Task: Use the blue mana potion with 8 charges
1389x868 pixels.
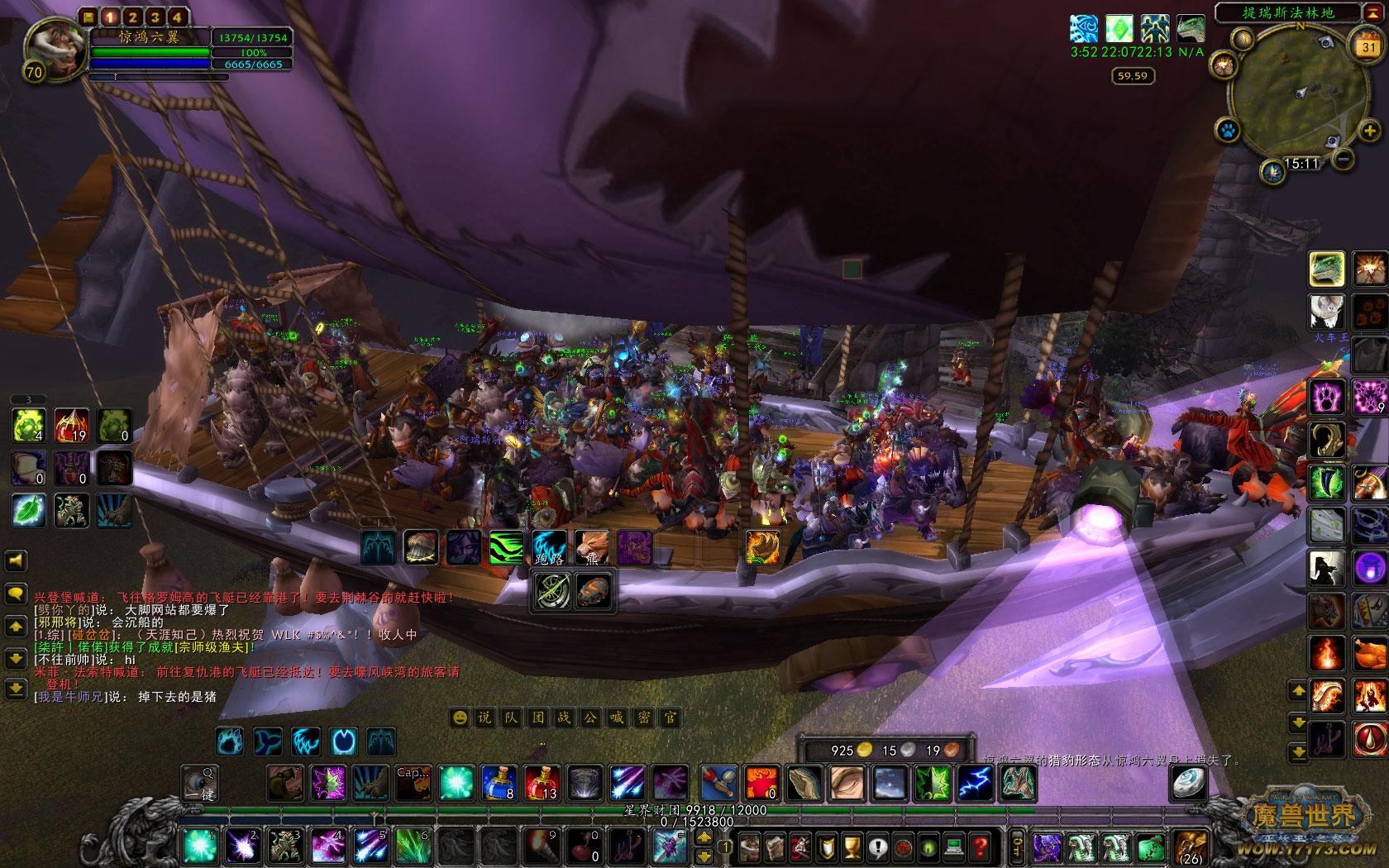Action: (x=499, y=782)
